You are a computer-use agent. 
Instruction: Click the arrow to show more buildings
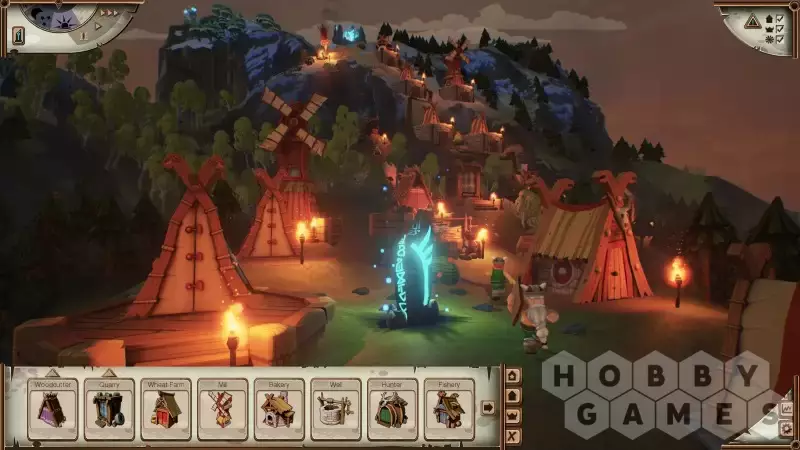488,407
